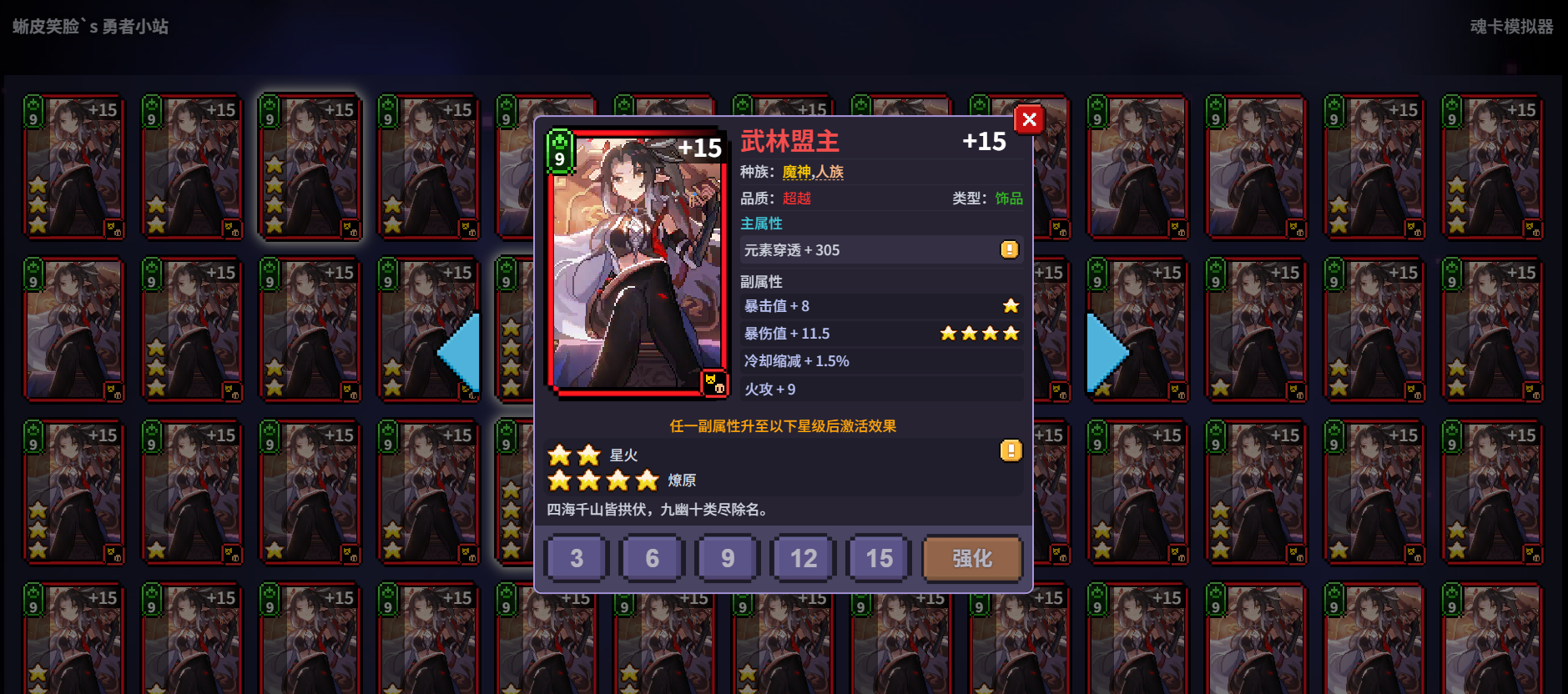Select enhancement level 6

651,558
